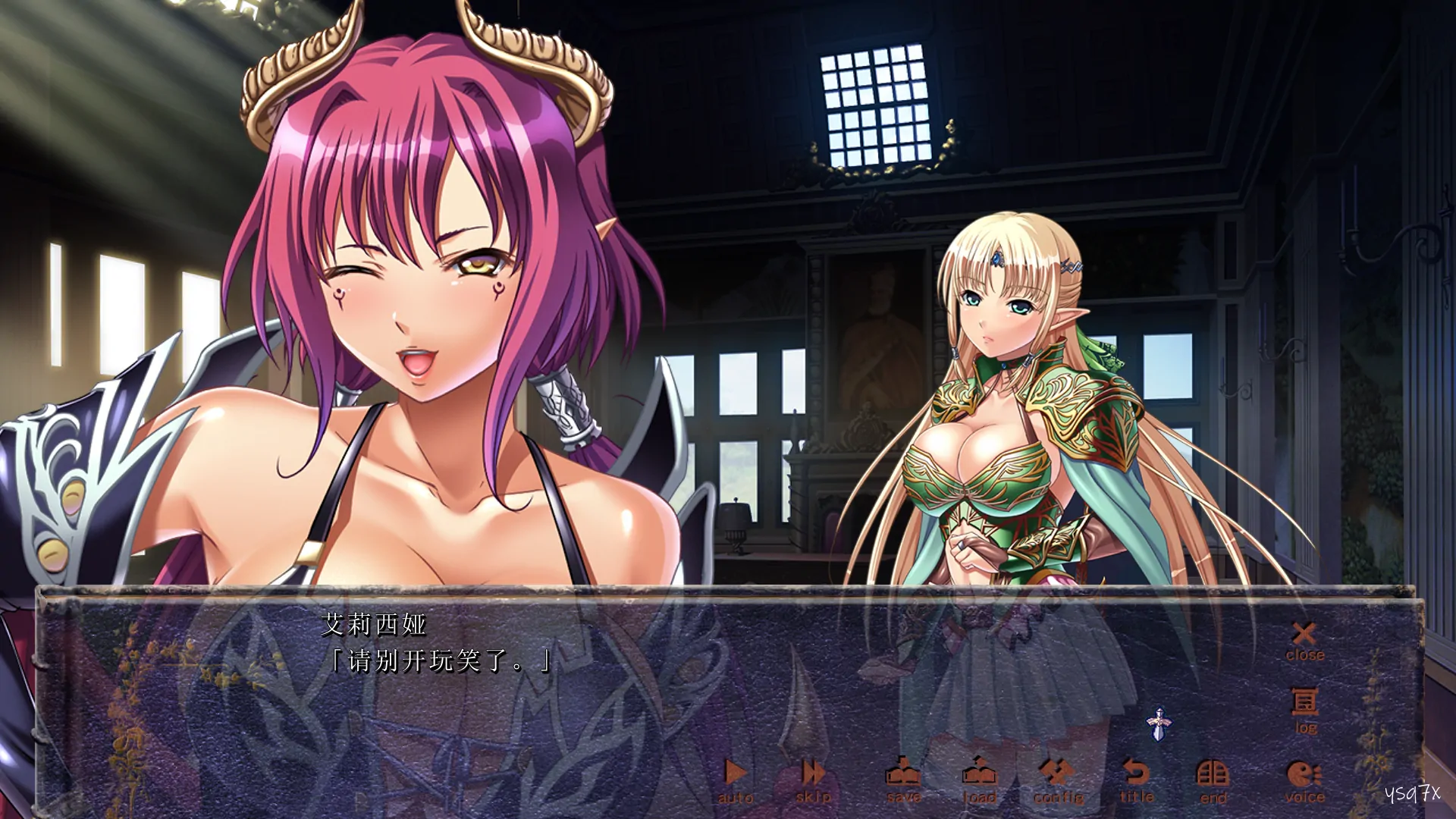Open the save menu
The image size is (1456, 819).
(903, 780)
